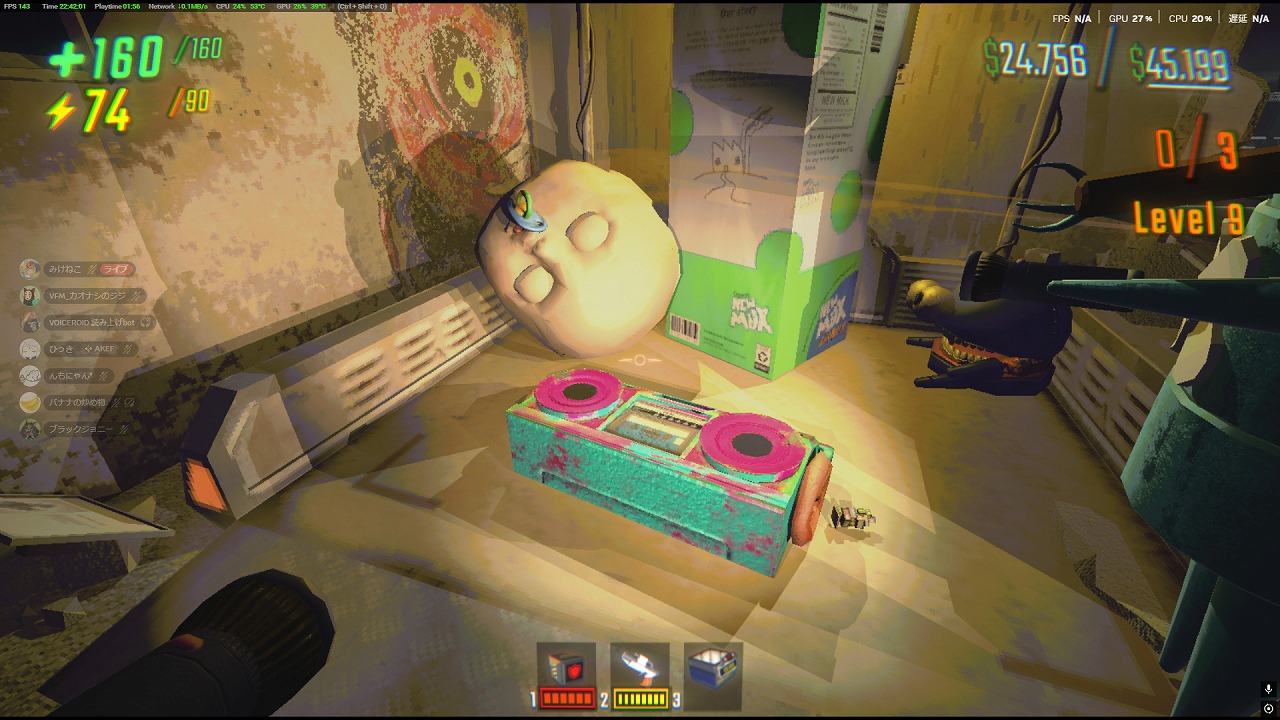The height and width of the screenshot is (720, 1280).
Task: Click the VOICEROID 読み上げbot voice entry
Action: [90, 323]
